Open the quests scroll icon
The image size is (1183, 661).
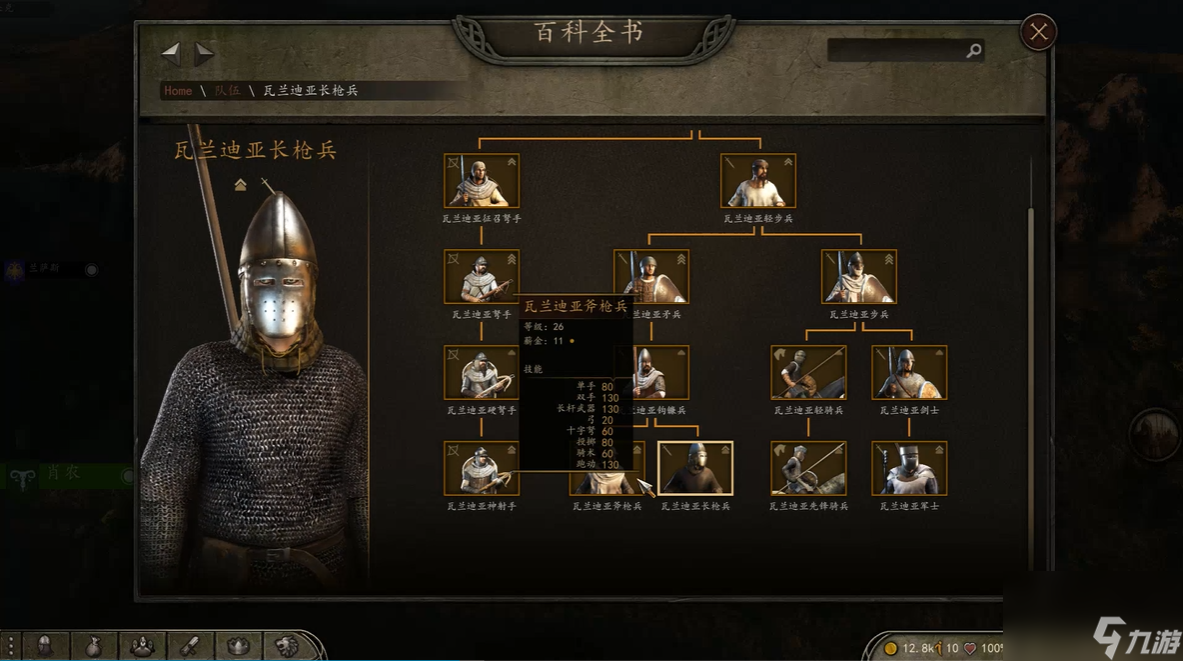[x=189, y=646]
